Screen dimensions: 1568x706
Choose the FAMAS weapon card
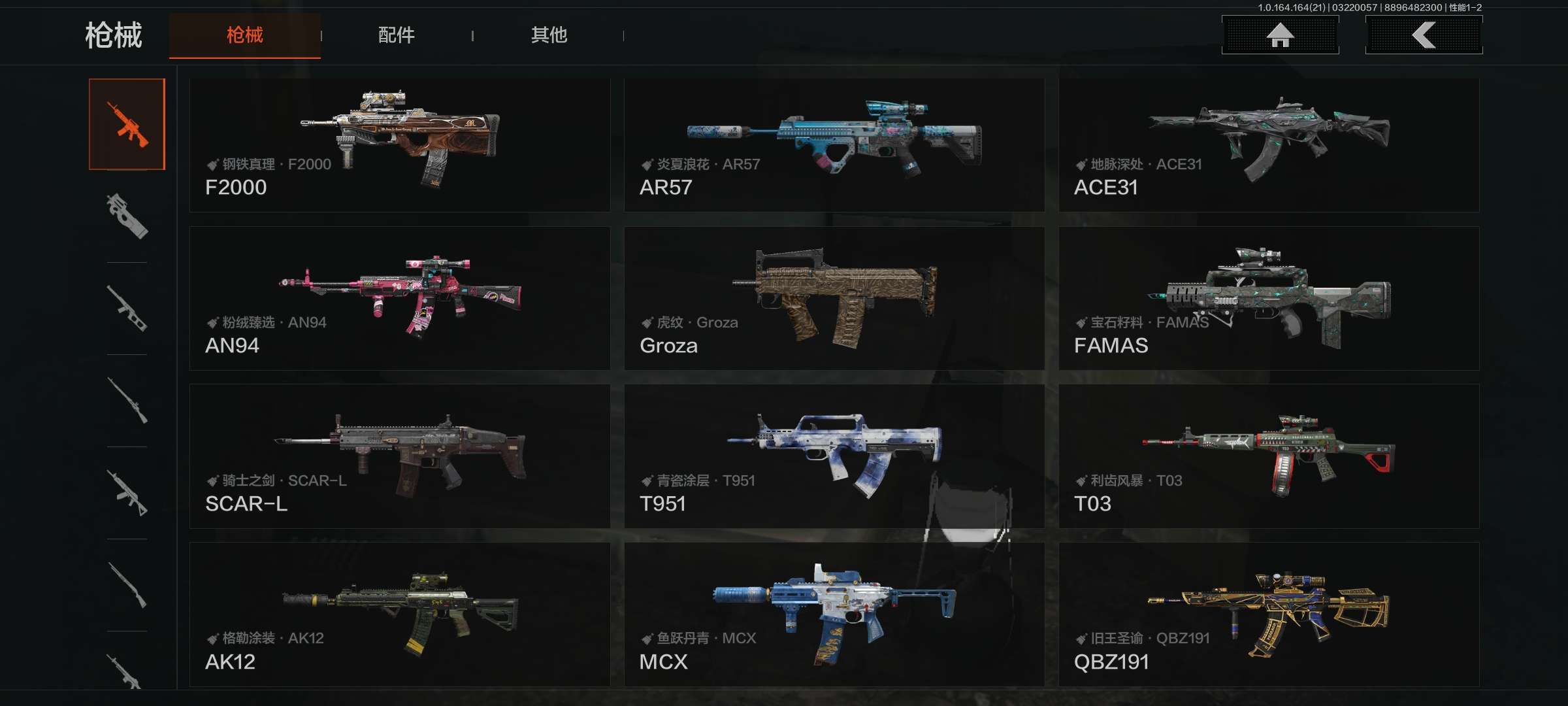tap(1268, 298)
